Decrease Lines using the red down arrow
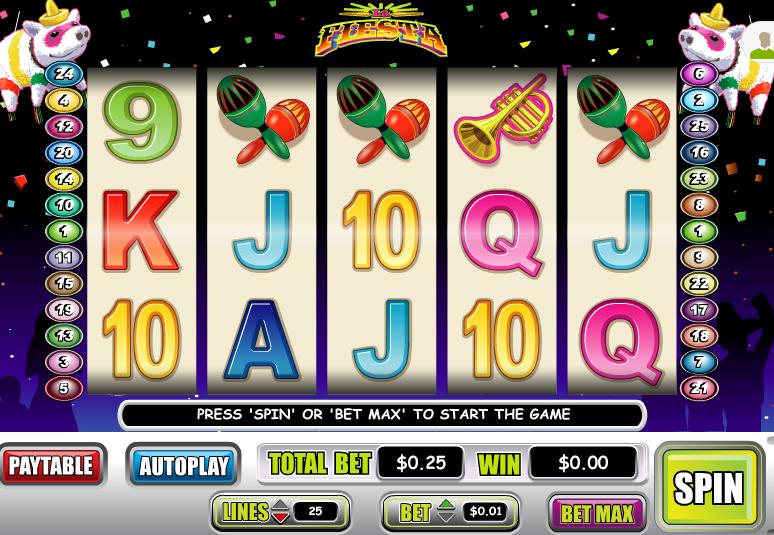Image resolution: width=774 pixels, height=535 pixels. pos(281,519)
